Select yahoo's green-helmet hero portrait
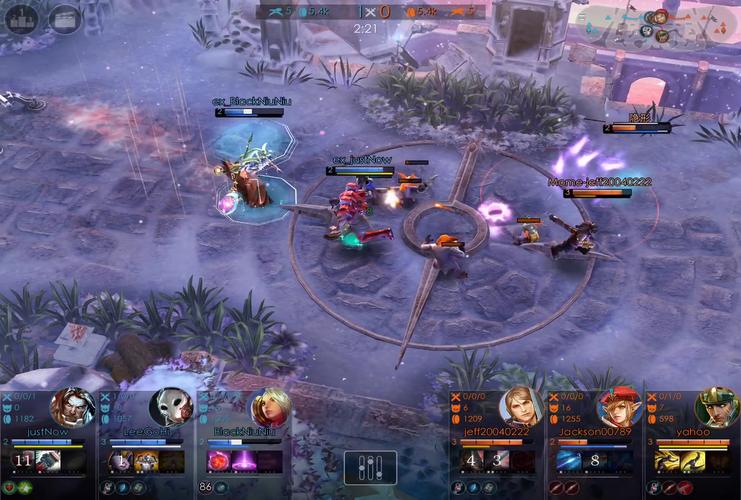 716,407
